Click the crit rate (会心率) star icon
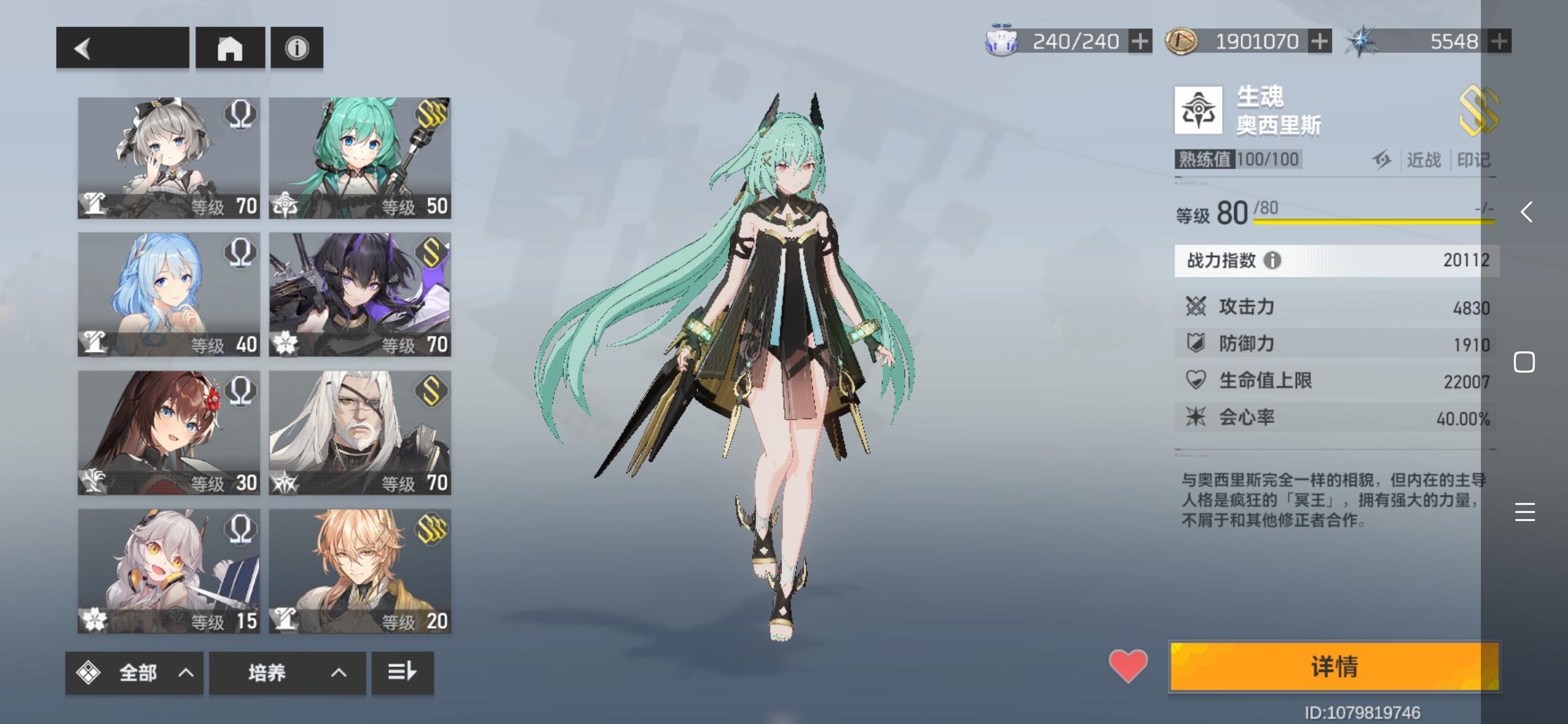The width and height of the screenshot is (1568, 724). [x=1197, y=417]
